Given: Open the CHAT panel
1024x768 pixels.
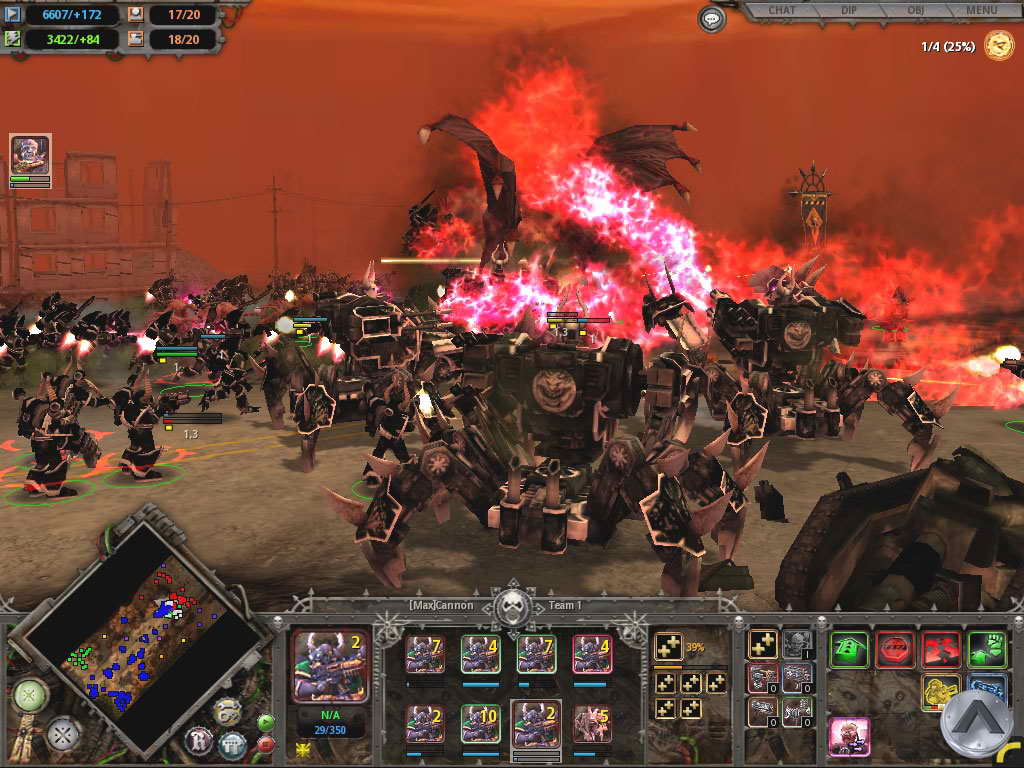Looking at the screenshot, I should tap(781, 11).
